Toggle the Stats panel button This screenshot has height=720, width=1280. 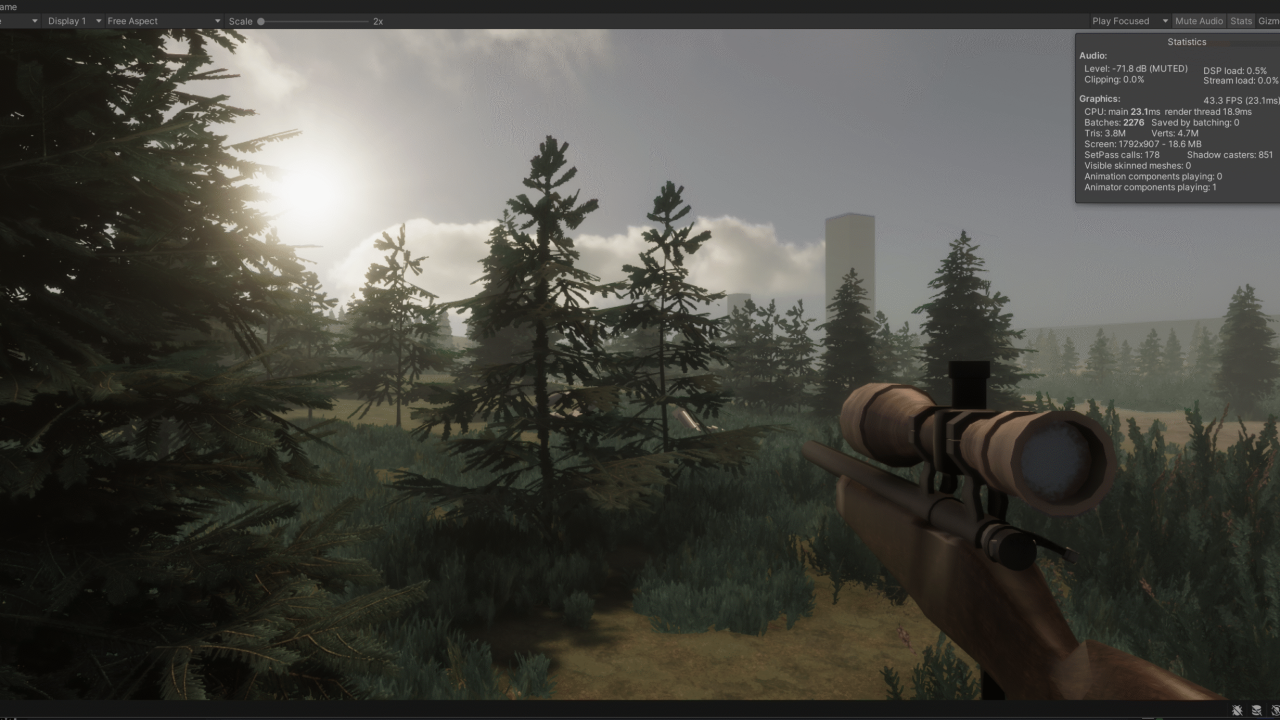tap(1241, 21)
